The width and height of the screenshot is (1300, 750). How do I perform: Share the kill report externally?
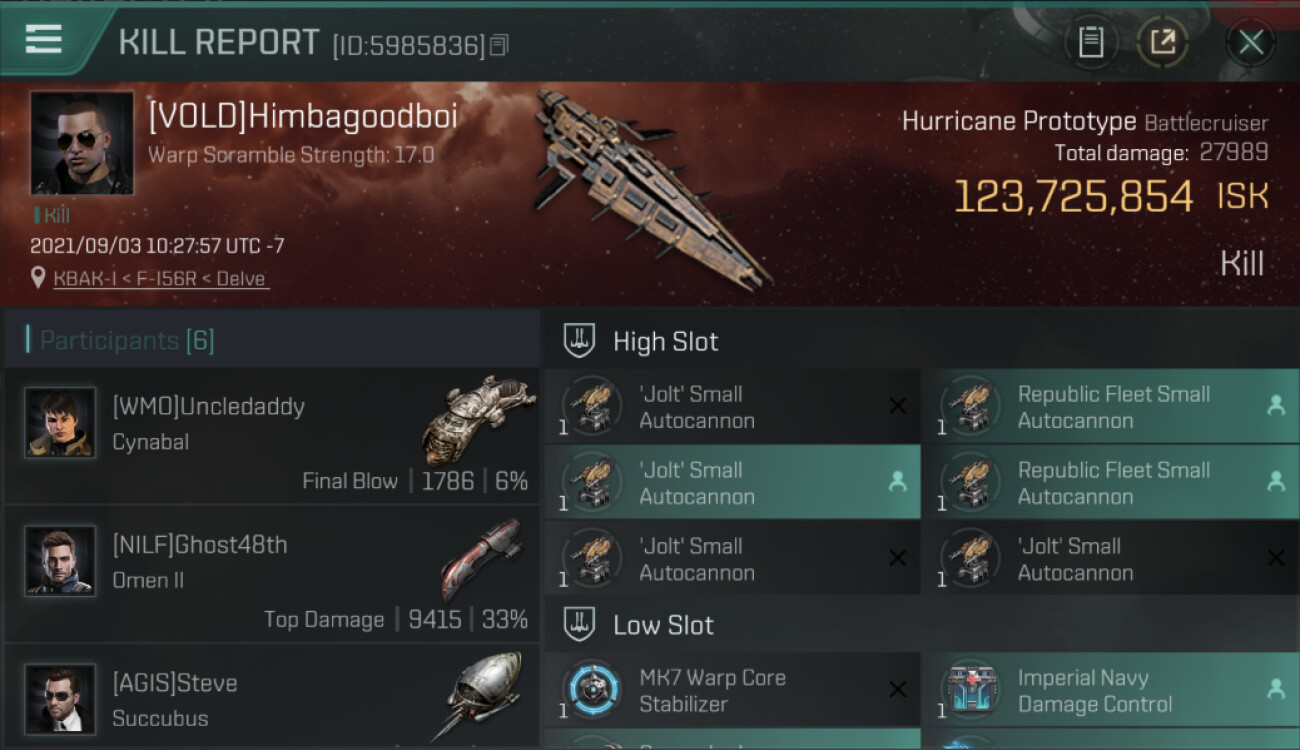pos(1162,43)
